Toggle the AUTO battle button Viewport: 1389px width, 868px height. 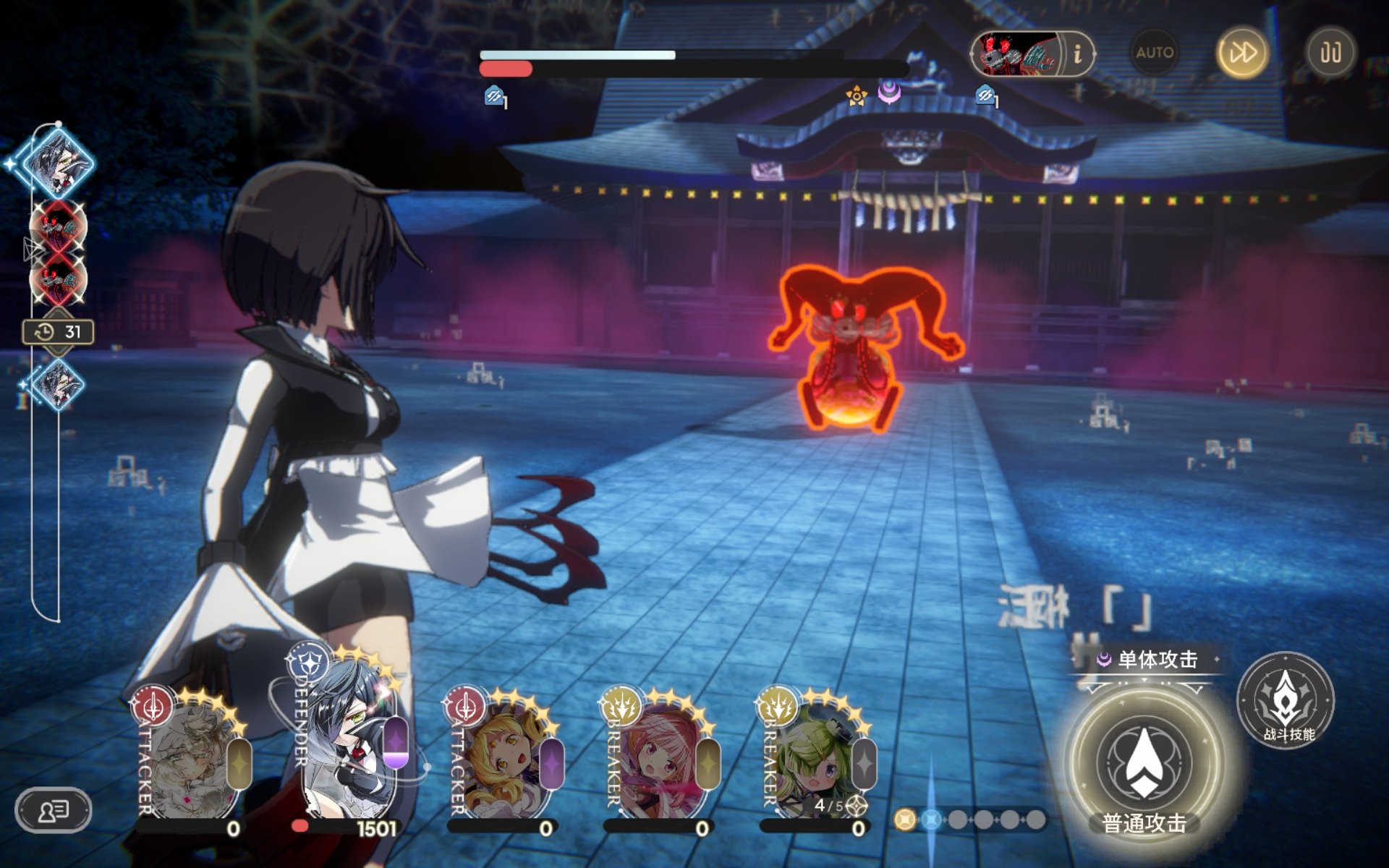pyautogui.click(x=1154, y=53)
